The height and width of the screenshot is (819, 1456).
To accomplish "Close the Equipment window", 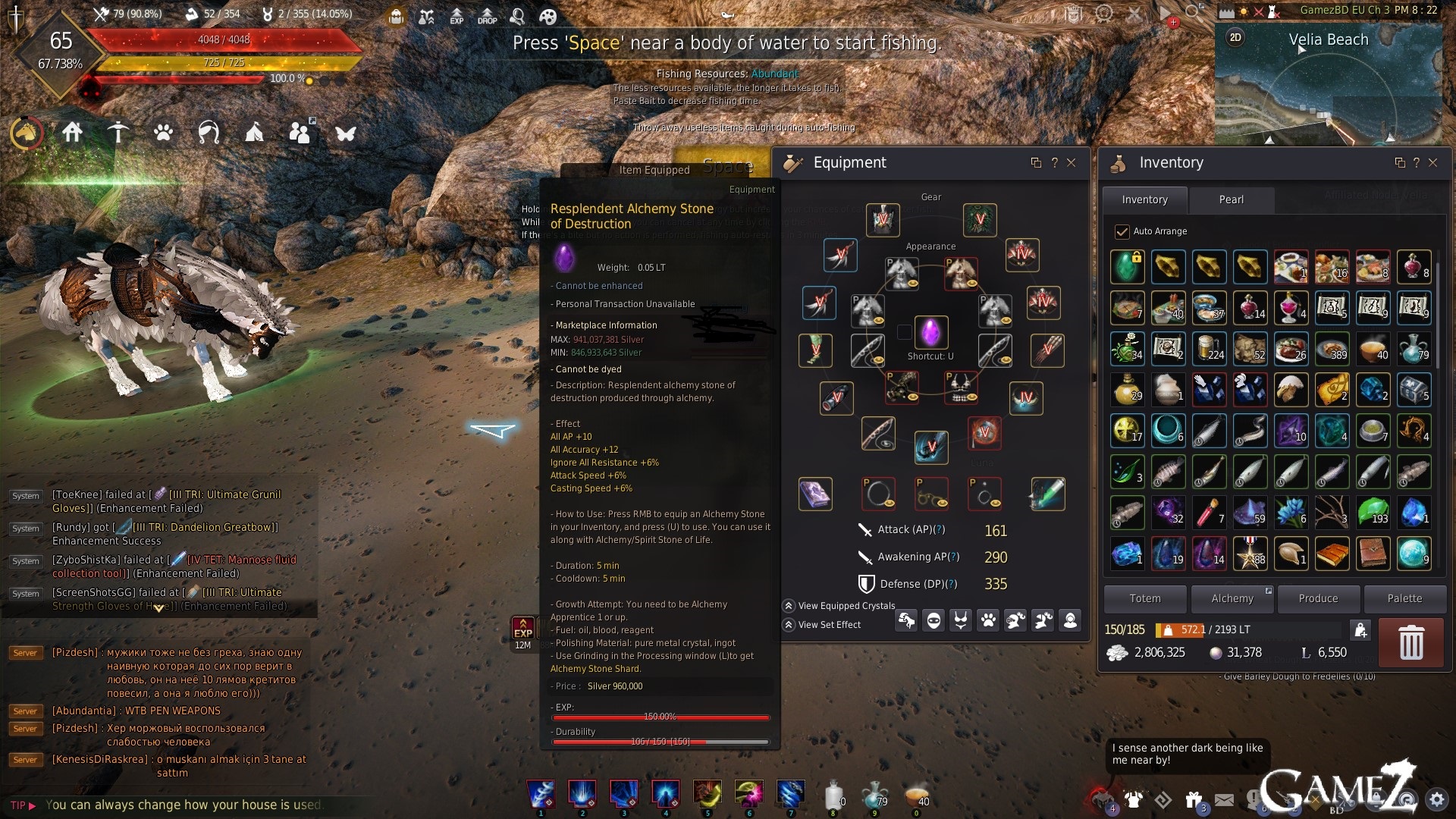I will pyautogui.click(x=1071, y=162).
